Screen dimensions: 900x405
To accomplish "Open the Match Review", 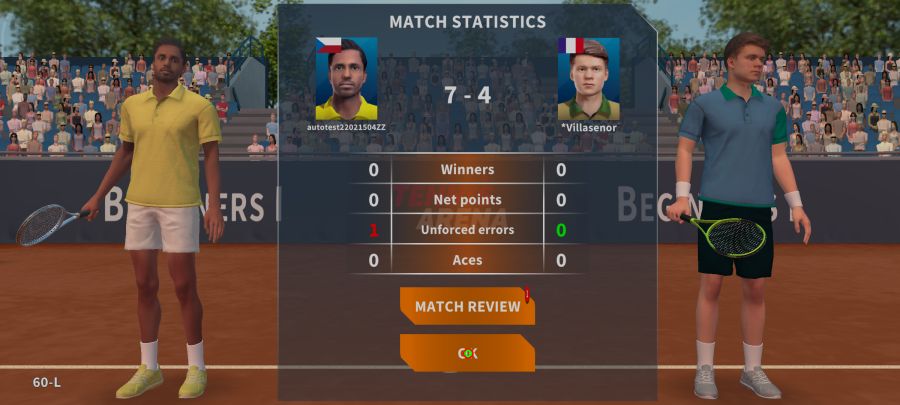I will point(467,306).
